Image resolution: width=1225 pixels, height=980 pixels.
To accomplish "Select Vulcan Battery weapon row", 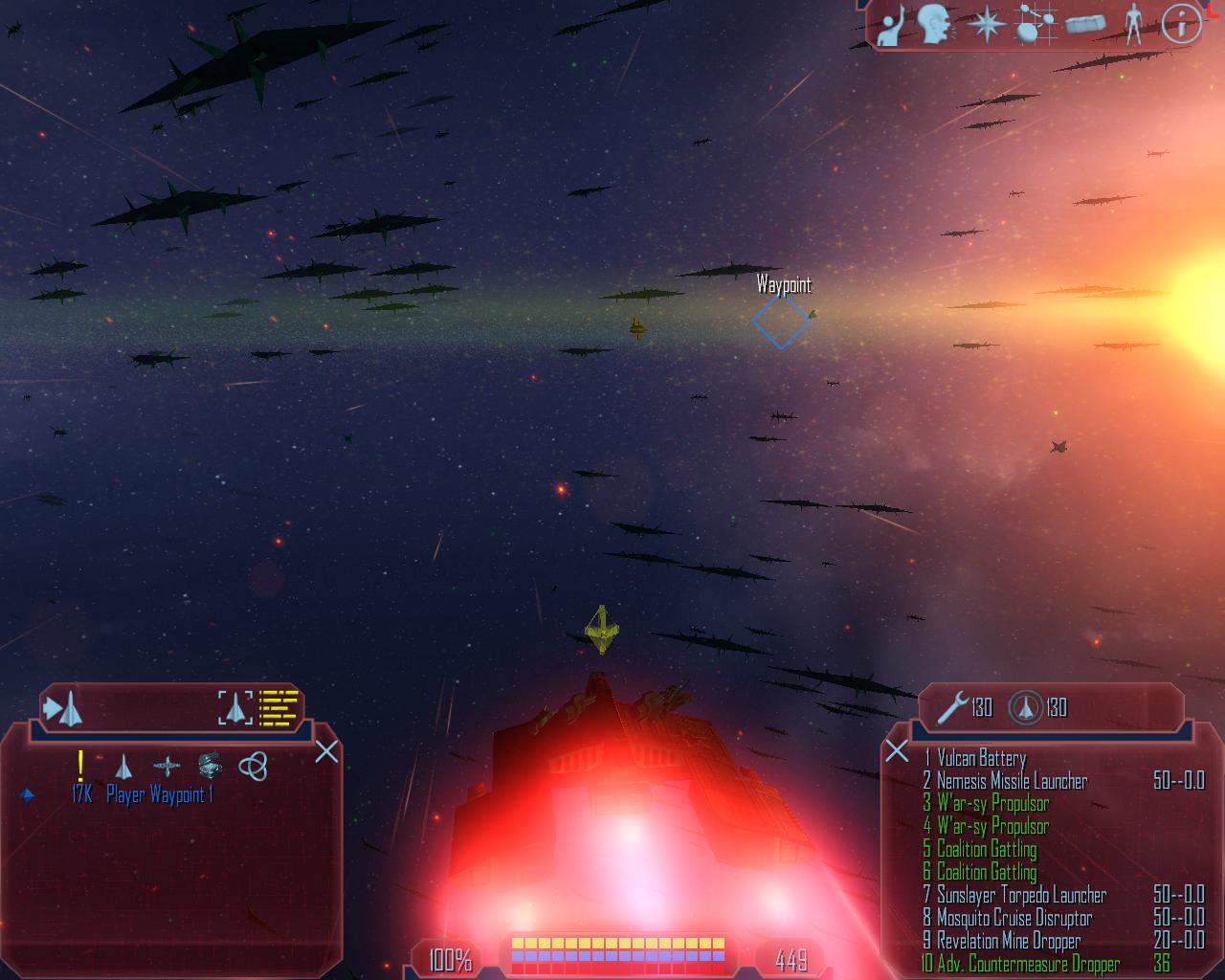I will coord(981,759).
